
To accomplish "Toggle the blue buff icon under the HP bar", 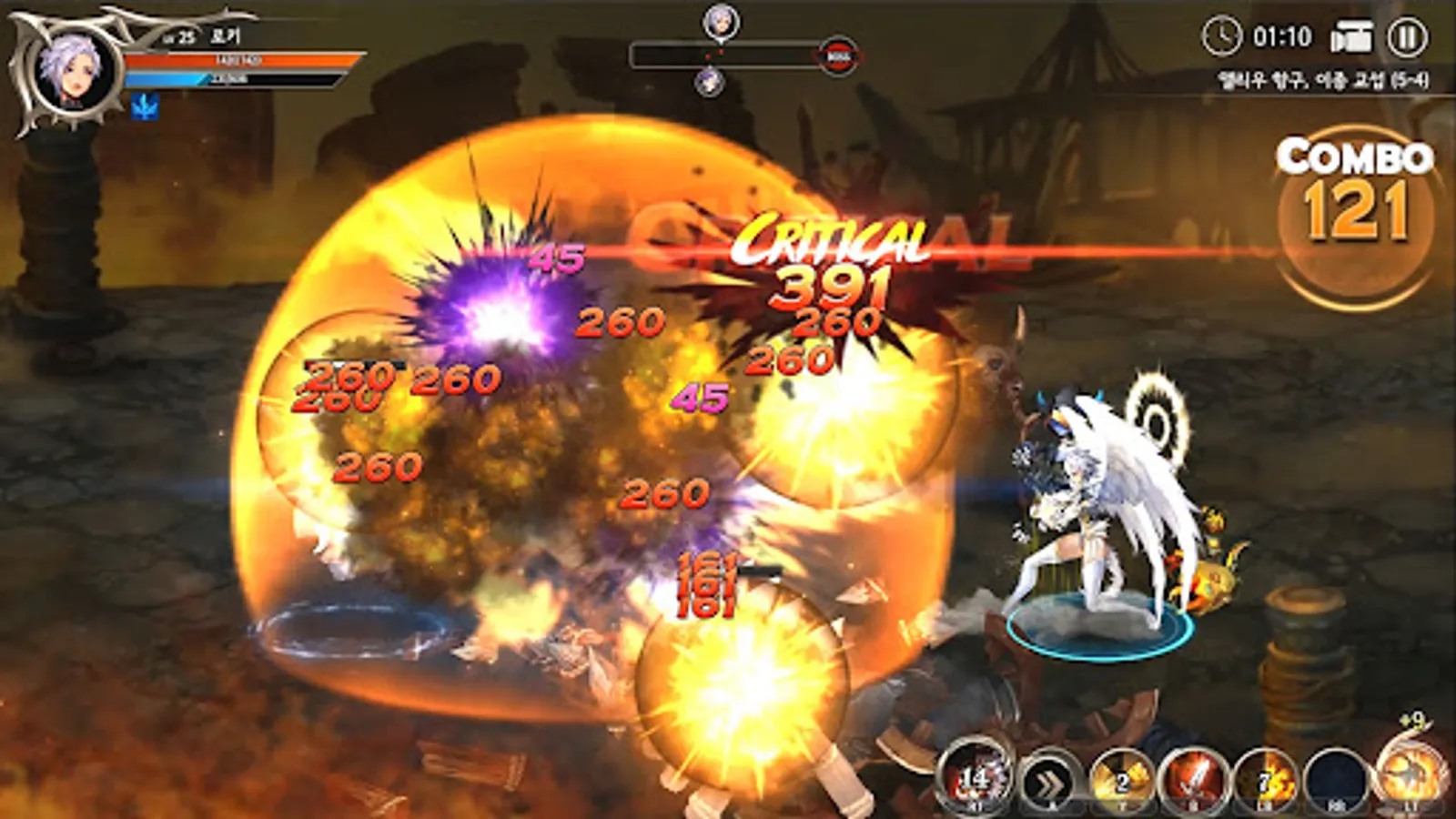I will (145, 103).
